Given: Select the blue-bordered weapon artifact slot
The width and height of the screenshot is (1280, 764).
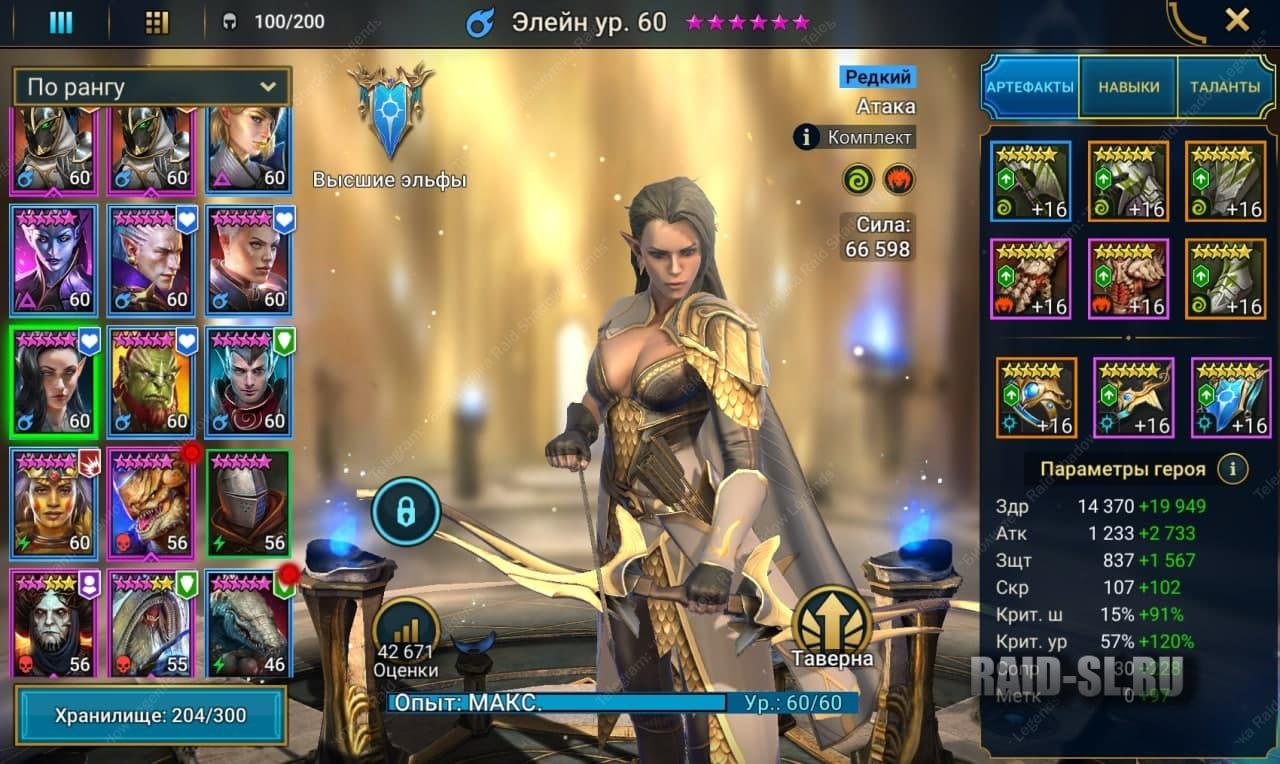Looking at the screenshot, I should point(1031,181).
